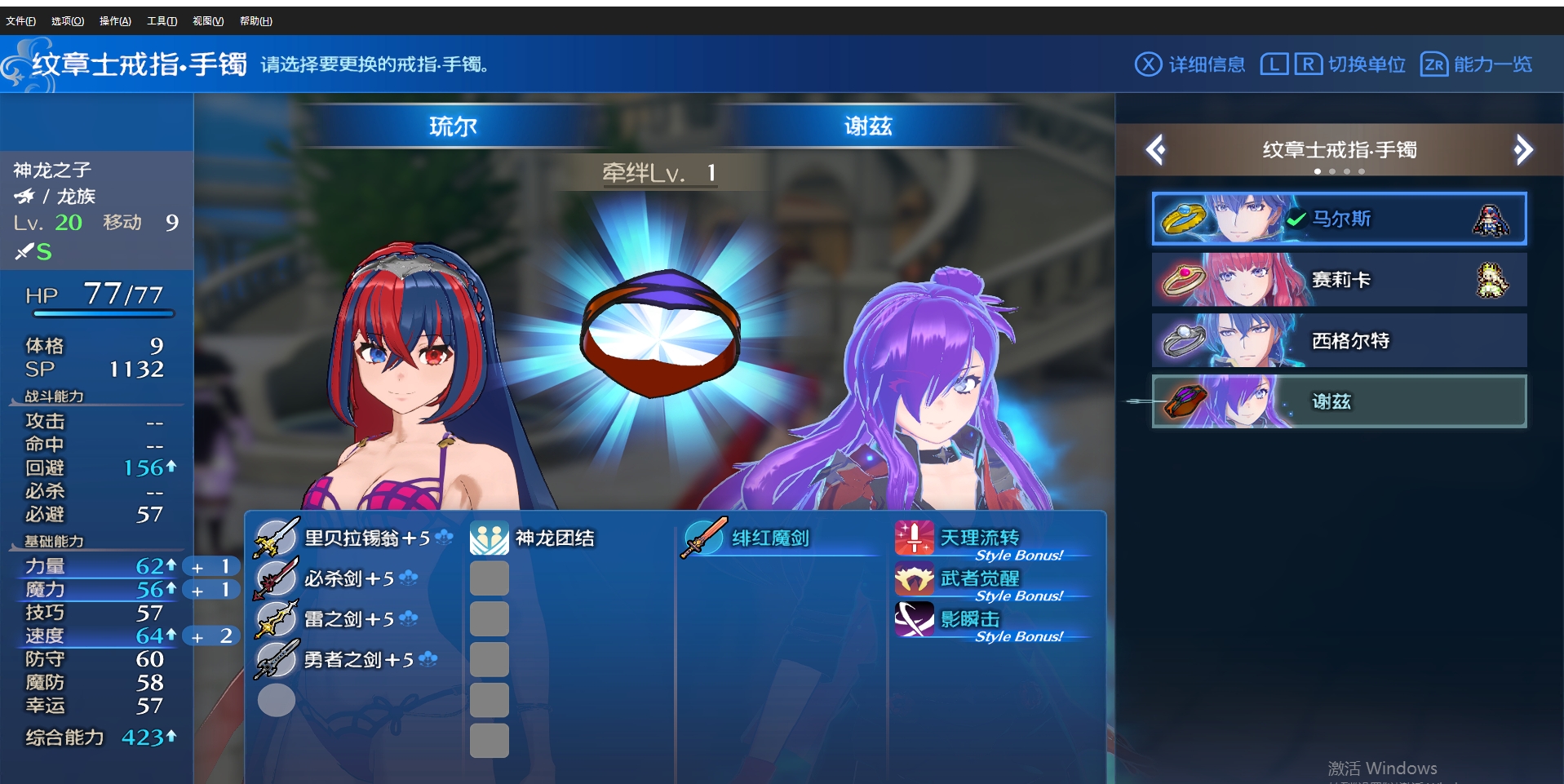The width and height of the screenshot is (1564, 784).
Task: Click the 必杀剑+5 weapon icon
Action: 276,578
